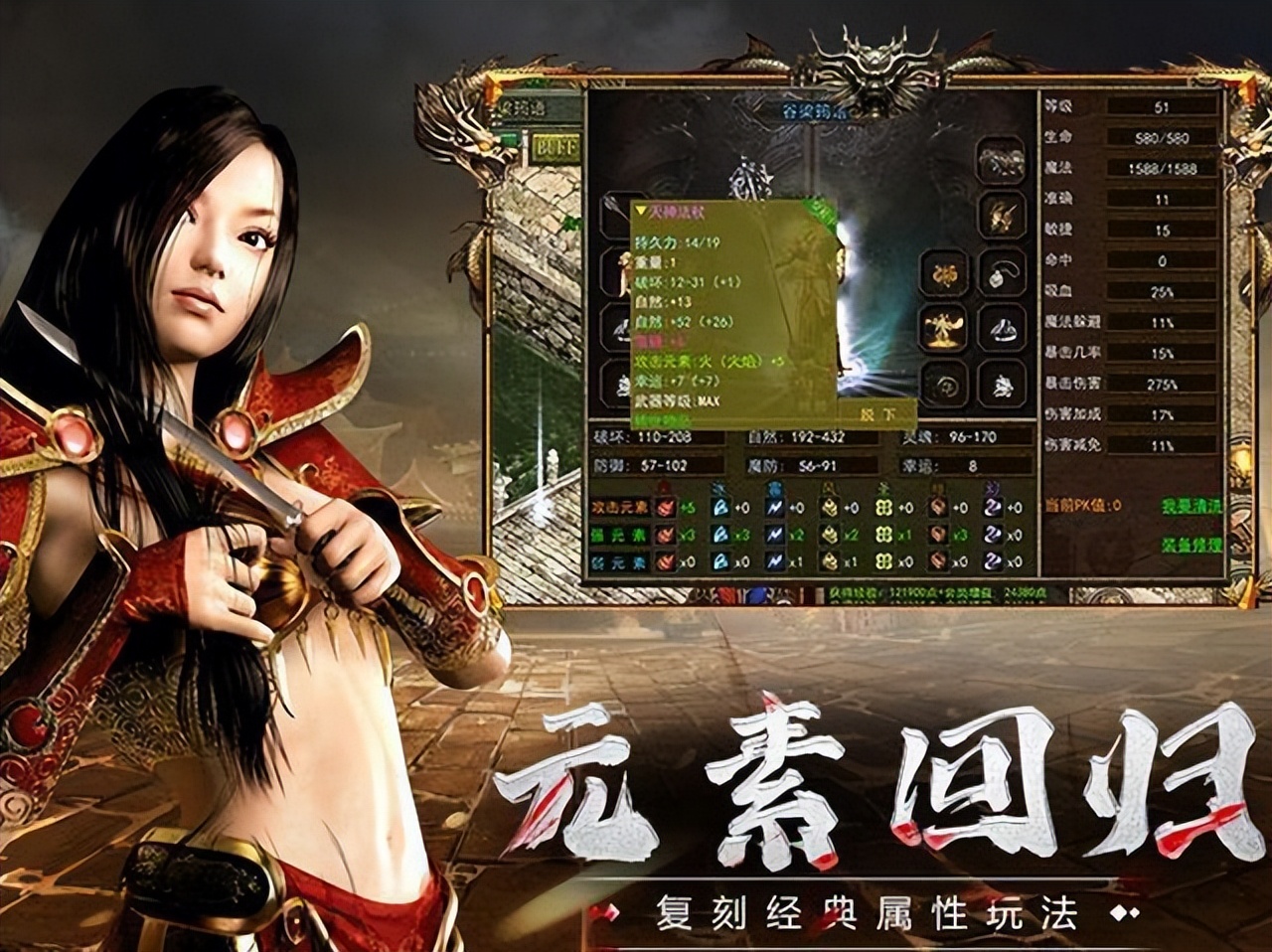Click the boots equipment slot icon
This screenshot has width=1272, height=952.
[1000, 388]
